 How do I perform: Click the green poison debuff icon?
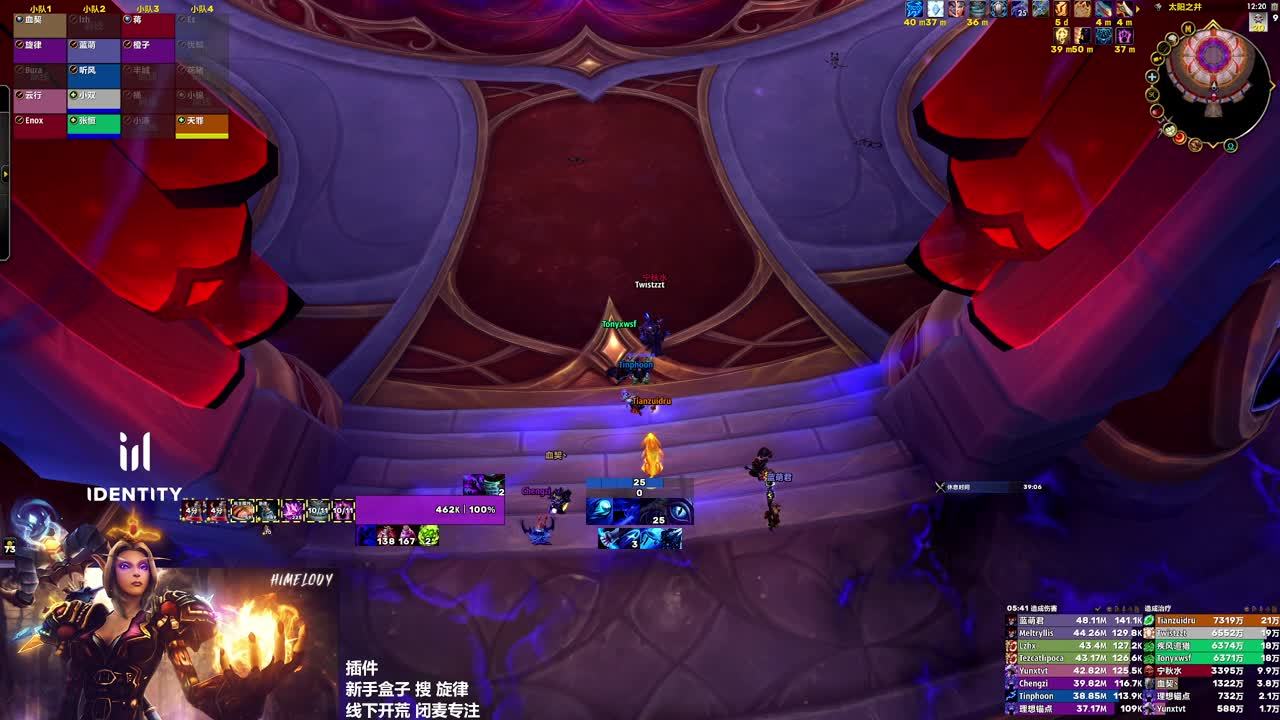[x=428, y=536]
